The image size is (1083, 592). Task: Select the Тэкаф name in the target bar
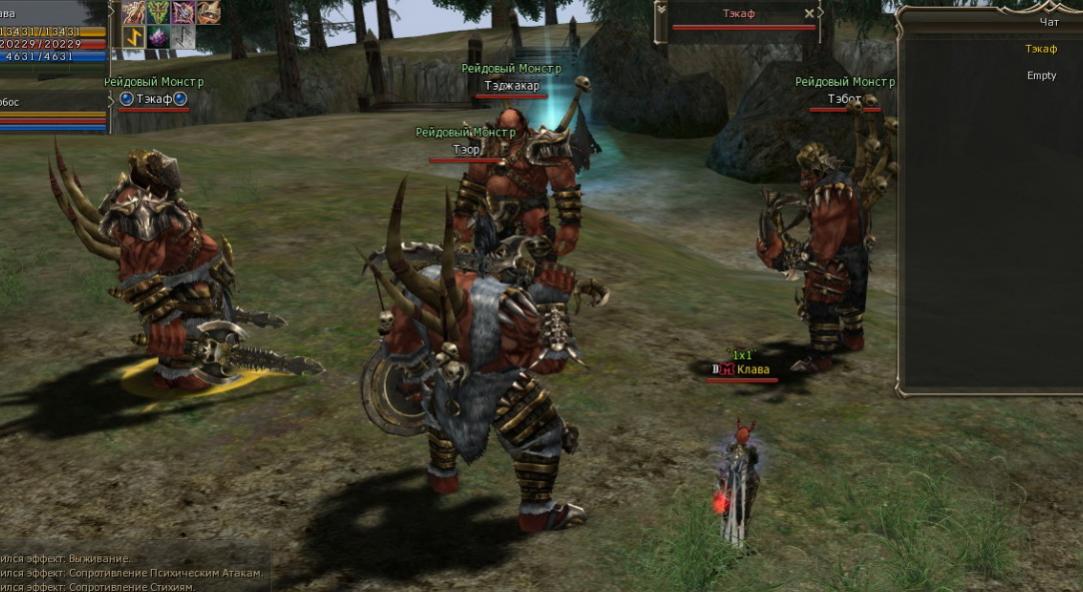[739, 14]
